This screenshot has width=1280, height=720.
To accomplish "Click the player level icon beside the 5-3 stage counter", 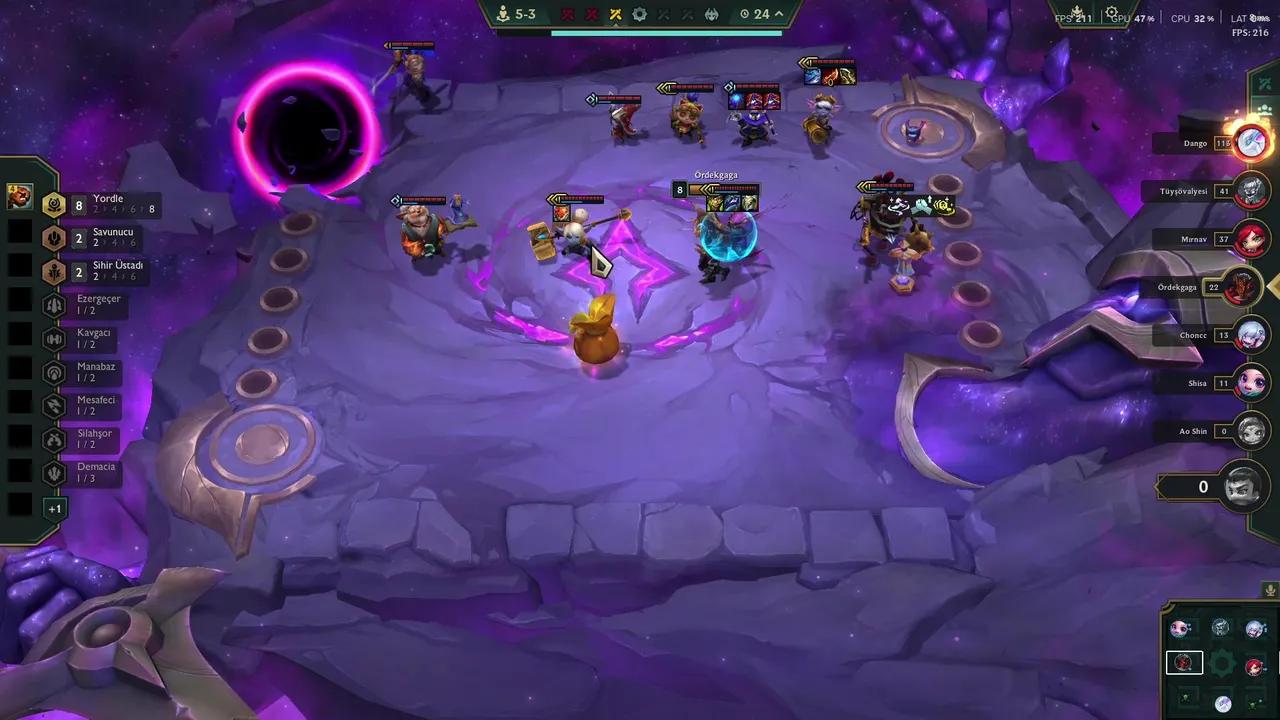I will [502, 13].
